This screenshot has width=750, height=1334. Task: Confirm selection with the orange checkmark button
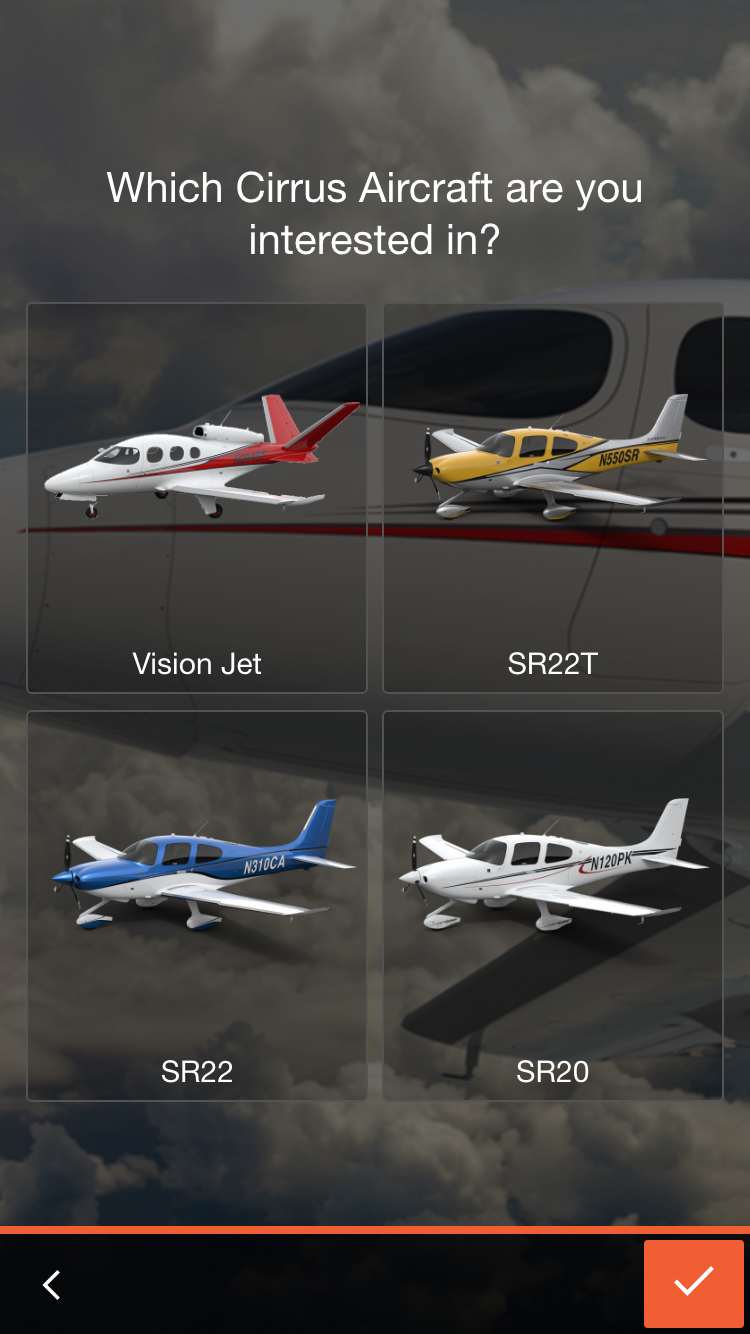[693, 1283]
